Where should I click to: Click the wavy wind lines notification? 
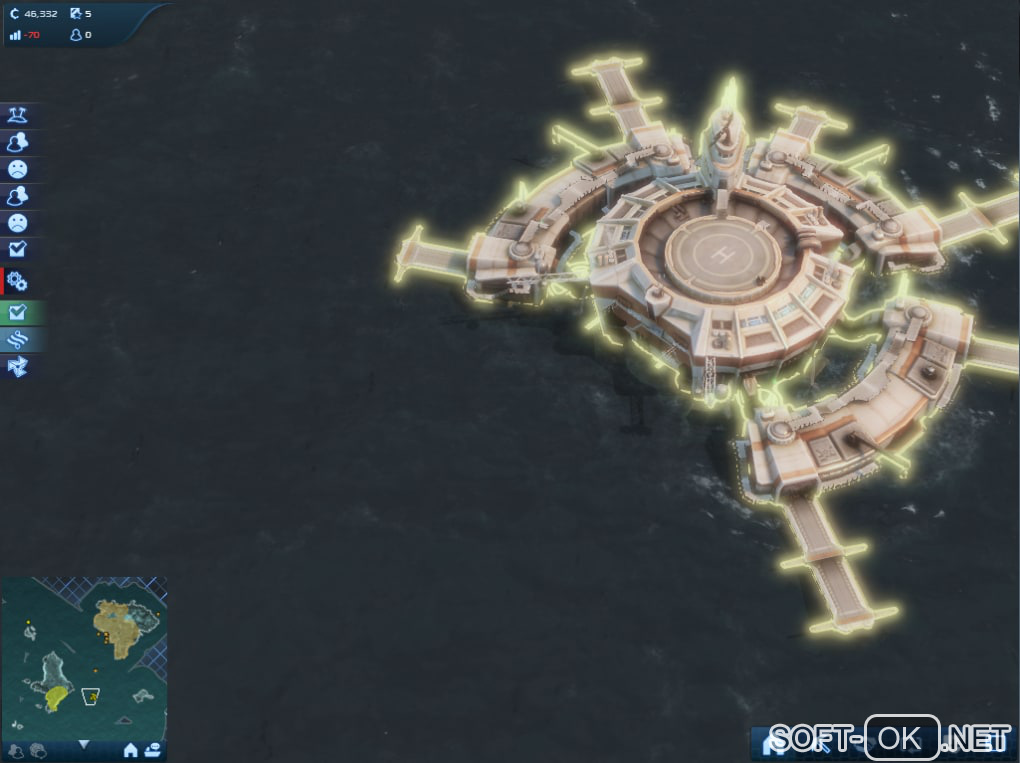[x=17, y=340]
